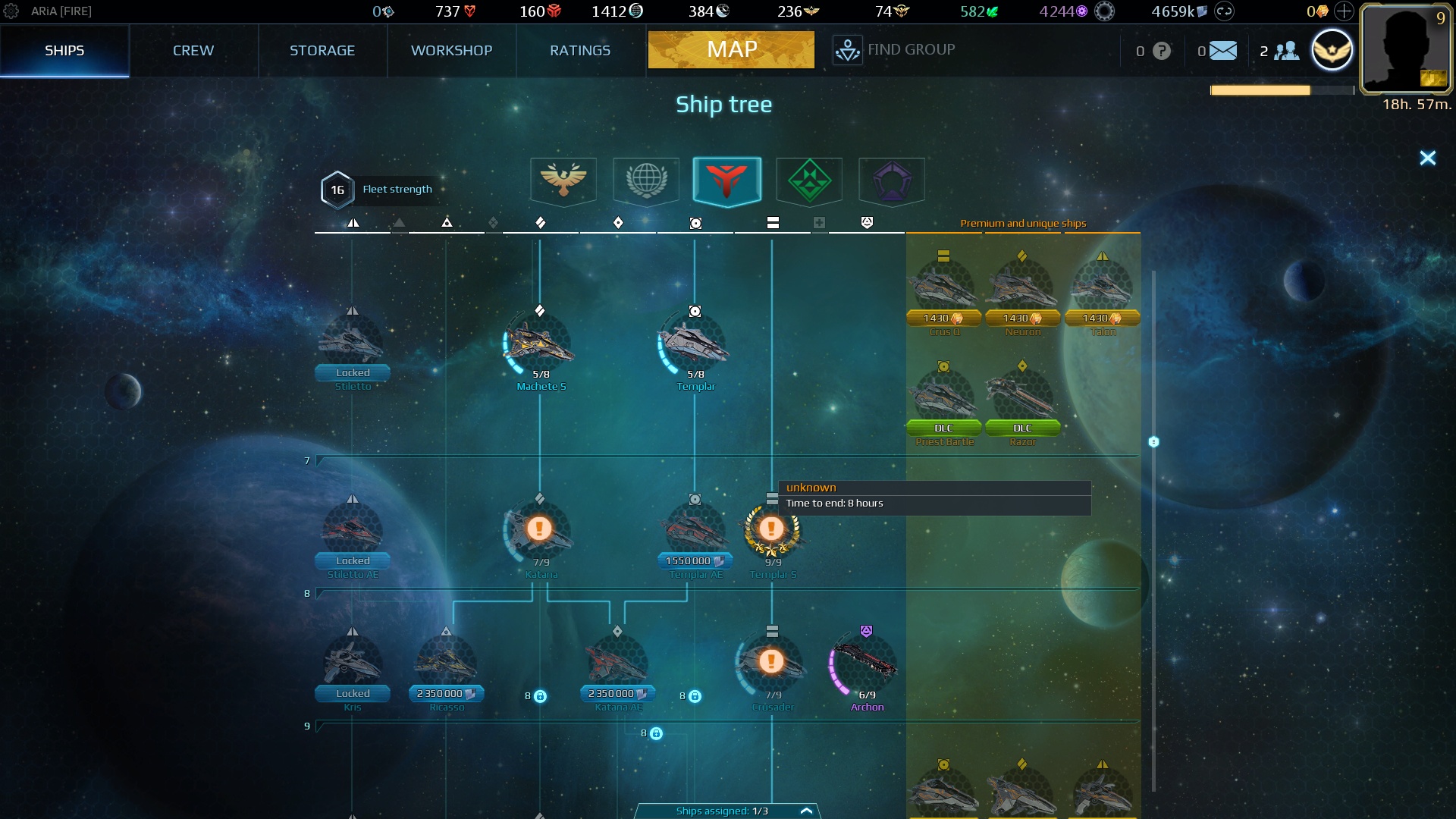Buy the Katana AE for 2 350 000

coord(617,693)
